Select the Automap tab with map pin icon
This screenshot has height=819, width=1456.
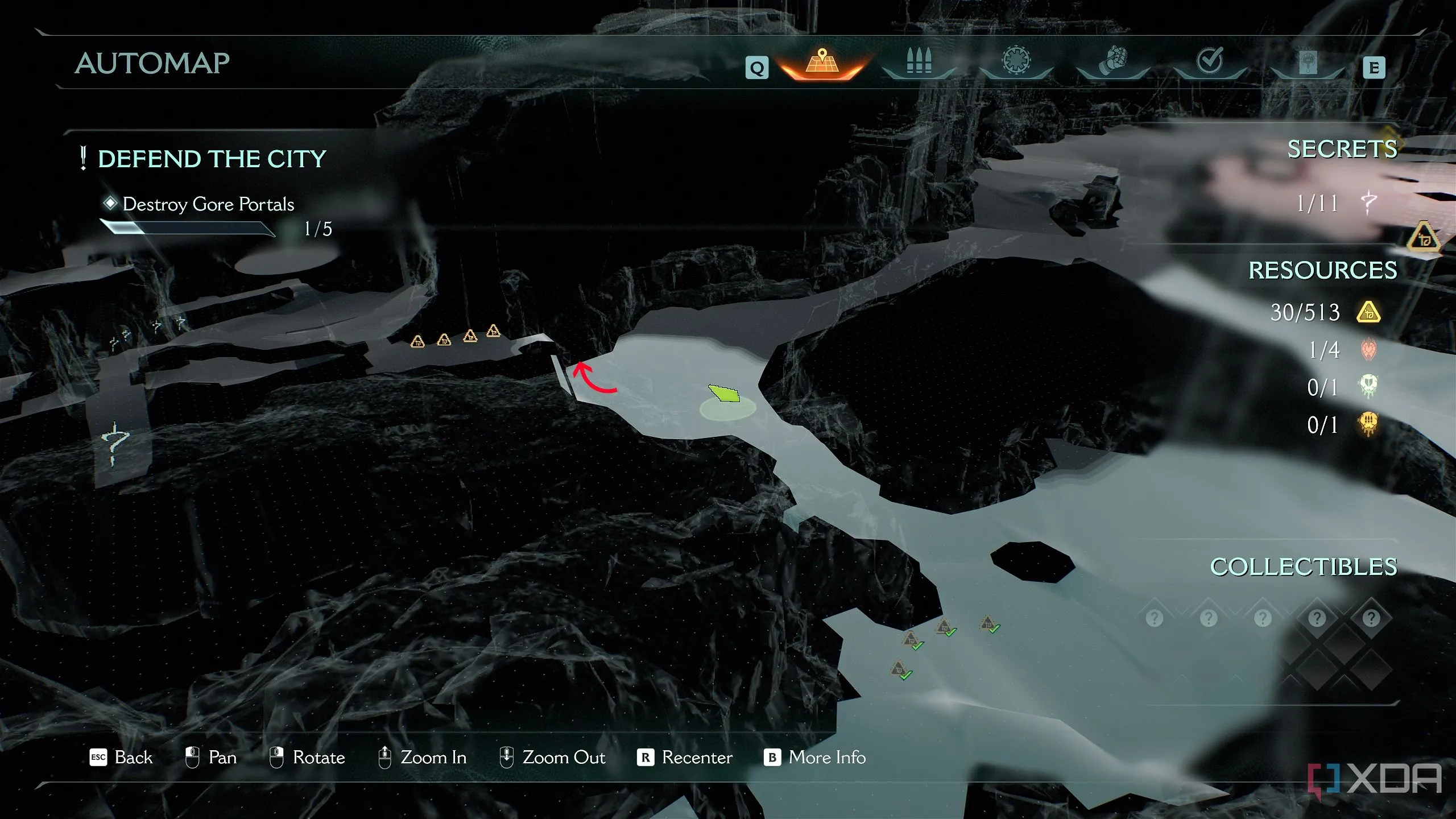822,63
